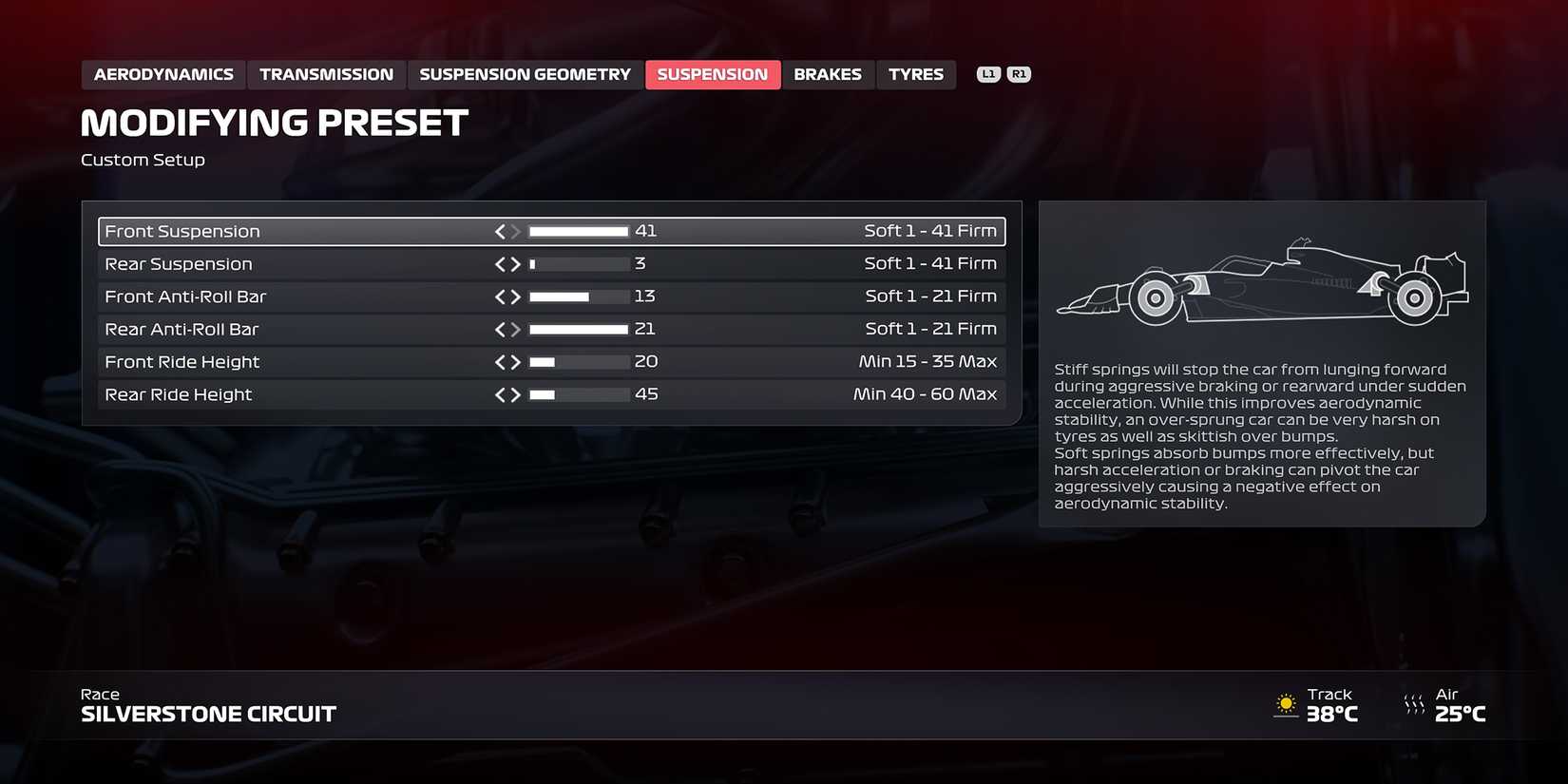Click the heat waves icon near Air temperature
This screenshot has width=1568, height=784.
(1413, 705)
